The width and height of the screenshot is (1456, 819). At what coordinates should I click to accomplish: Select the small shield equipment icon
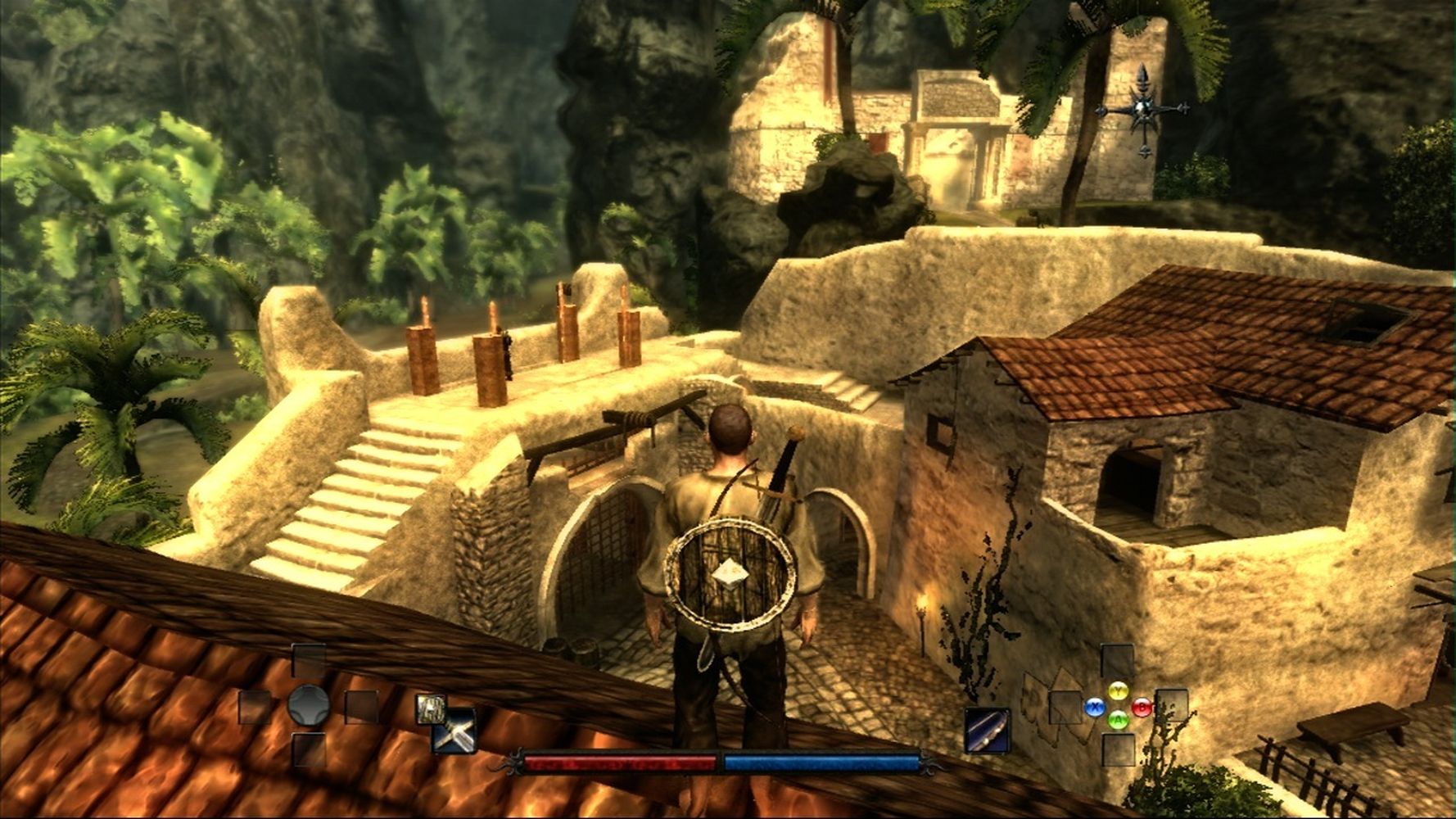click(429, 709)
